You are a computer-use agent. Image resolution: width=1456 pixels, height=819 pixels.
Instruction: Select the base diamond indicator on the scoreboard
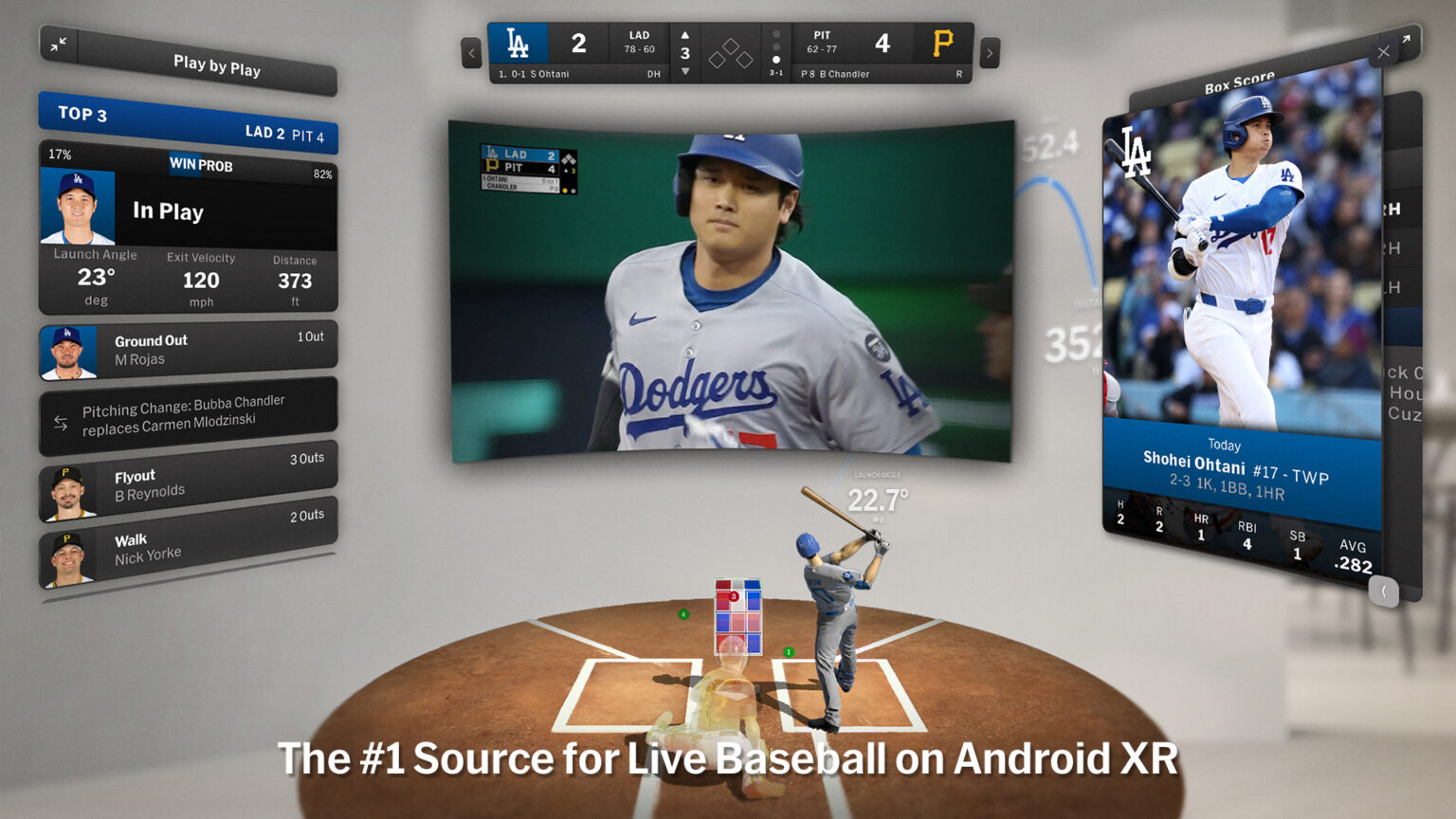(x=730, y=53)
